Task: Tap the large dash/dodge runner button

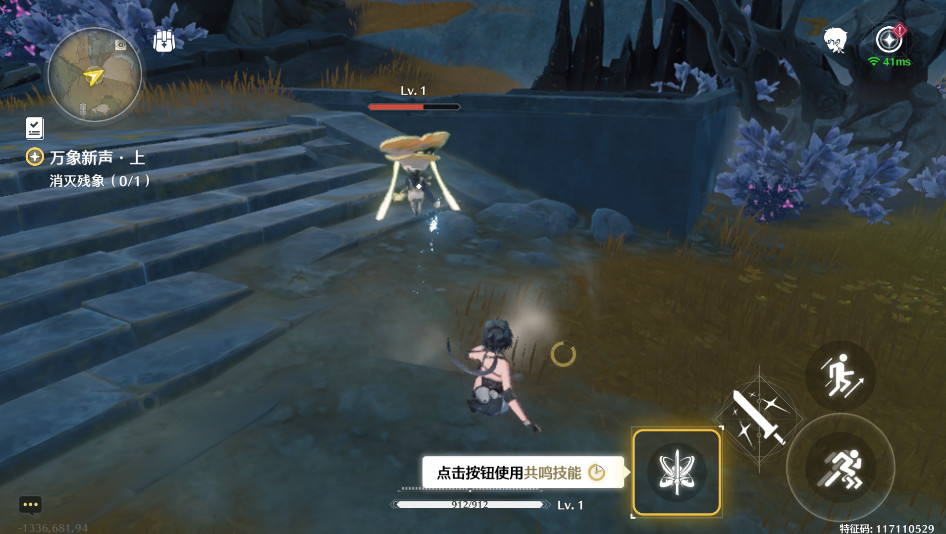Action: tap(840, 468)
